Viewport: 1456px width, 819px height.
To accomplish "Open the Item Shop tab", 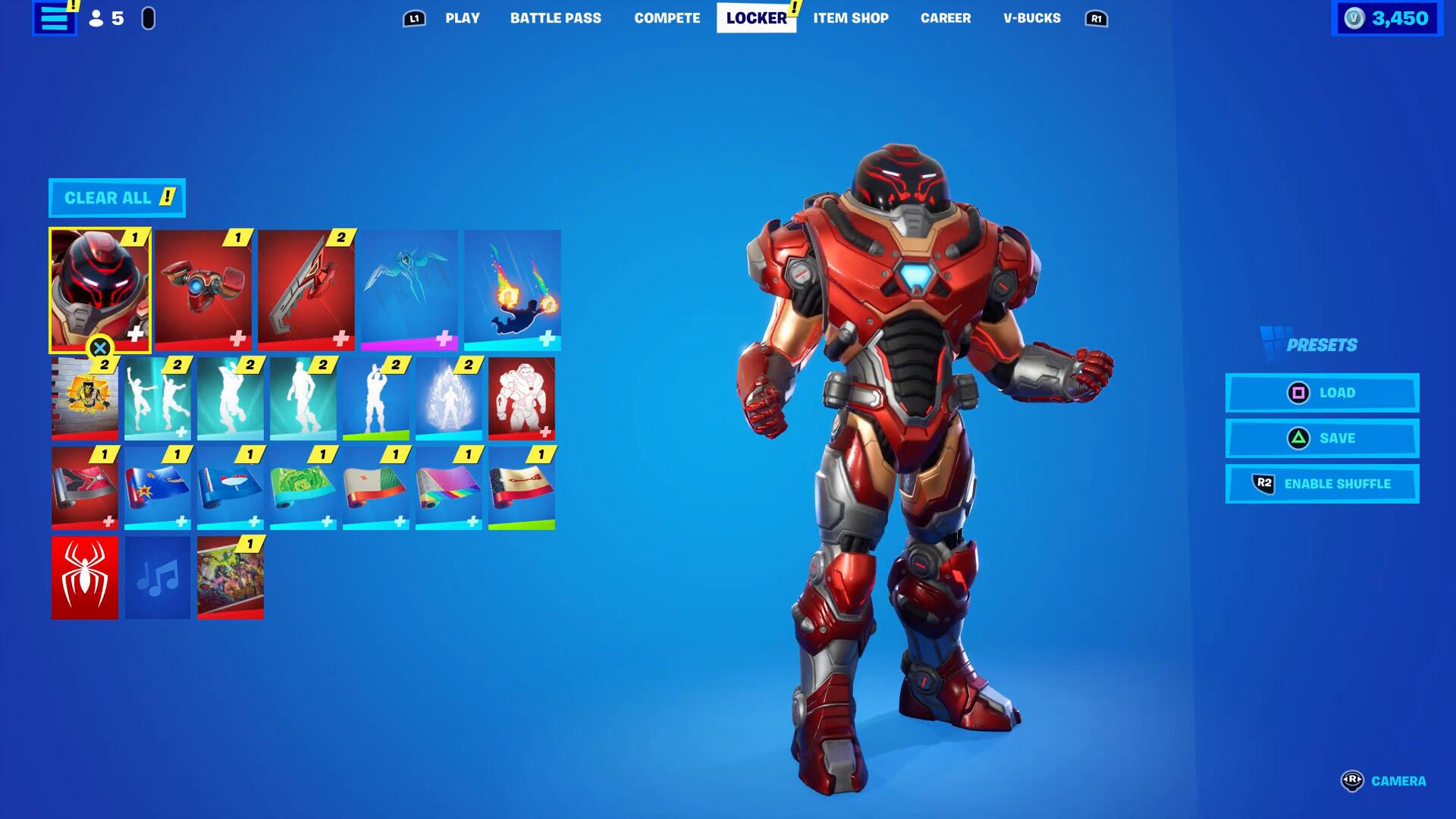I will (850, 18).
